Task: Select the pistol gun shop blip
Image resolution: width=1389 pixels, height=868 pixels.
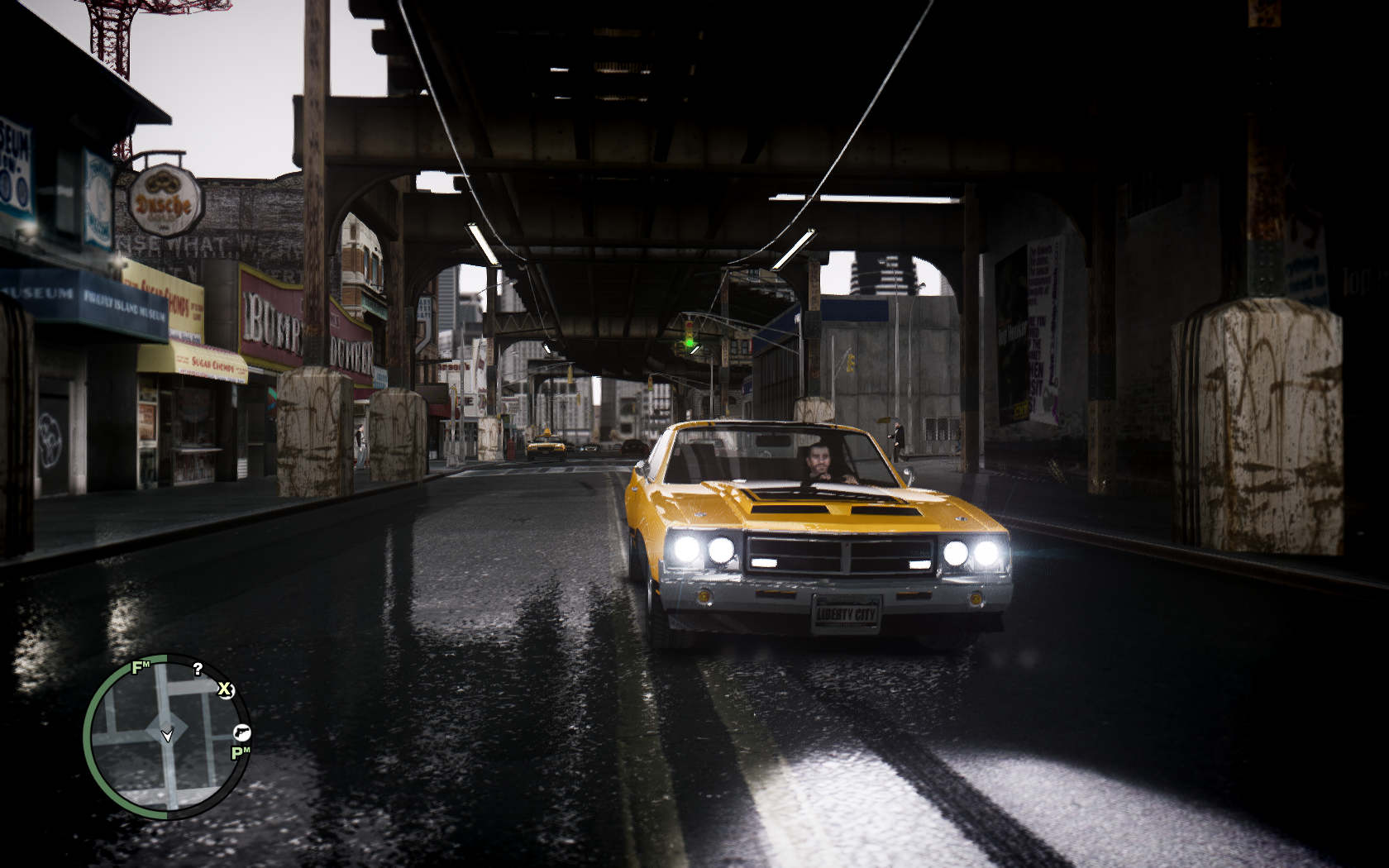Action: [x=241, y=732]
